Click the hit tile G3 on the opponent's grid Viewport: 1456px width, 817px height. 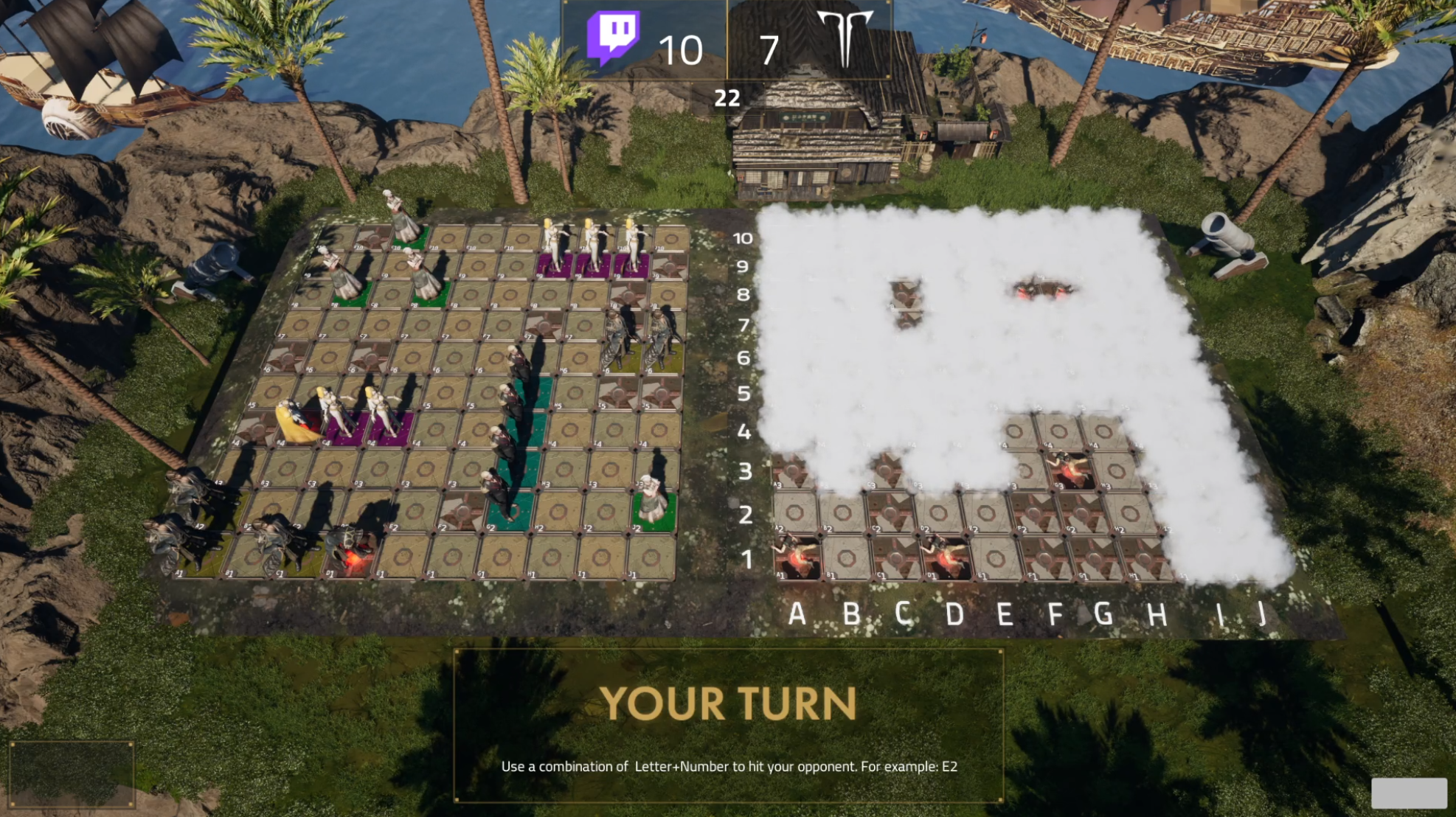pos(1071,470)
